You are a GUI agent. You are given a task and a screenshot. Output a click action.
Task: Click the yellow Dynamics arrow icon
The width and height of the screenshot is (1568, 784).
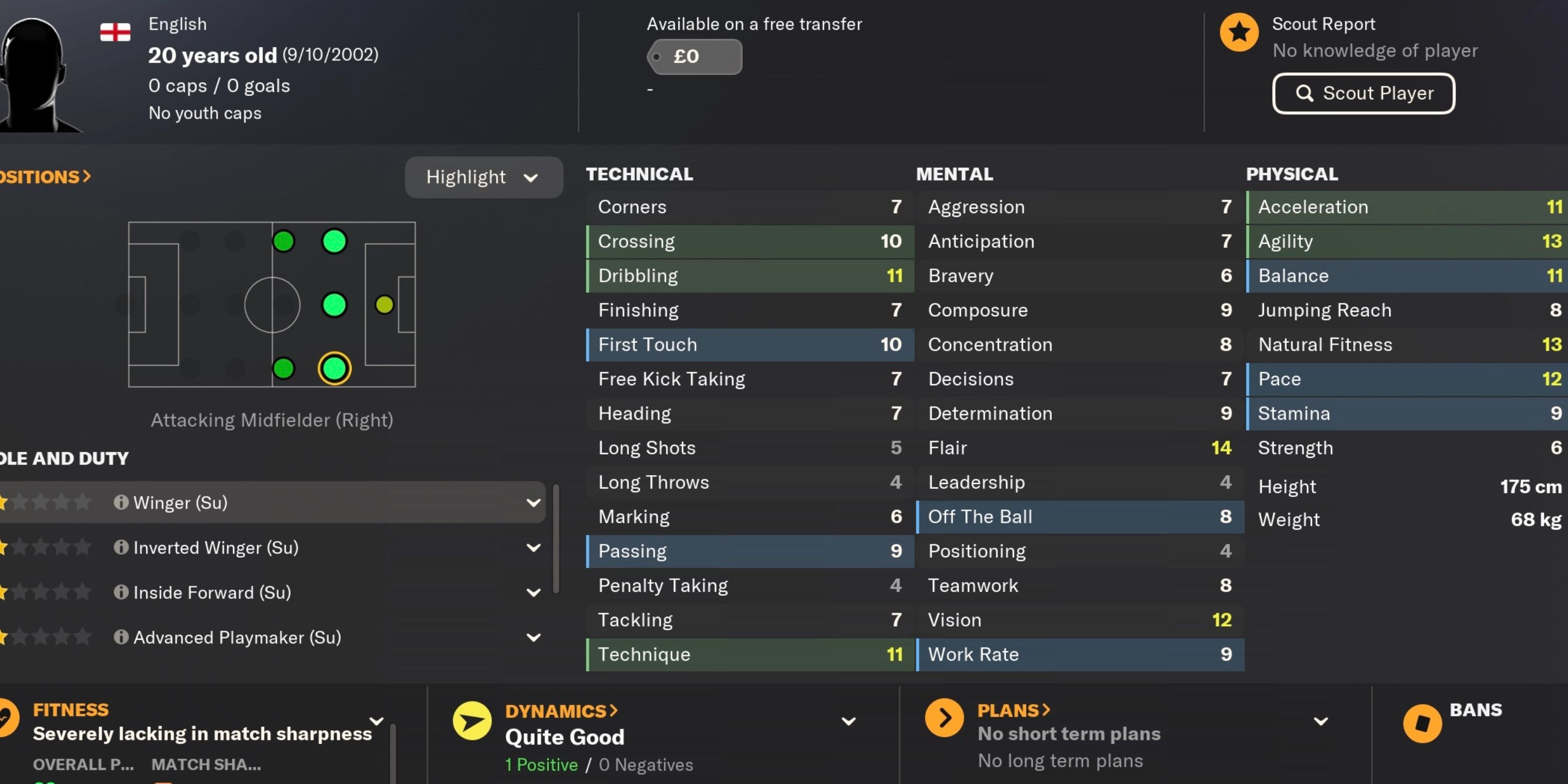472,721
